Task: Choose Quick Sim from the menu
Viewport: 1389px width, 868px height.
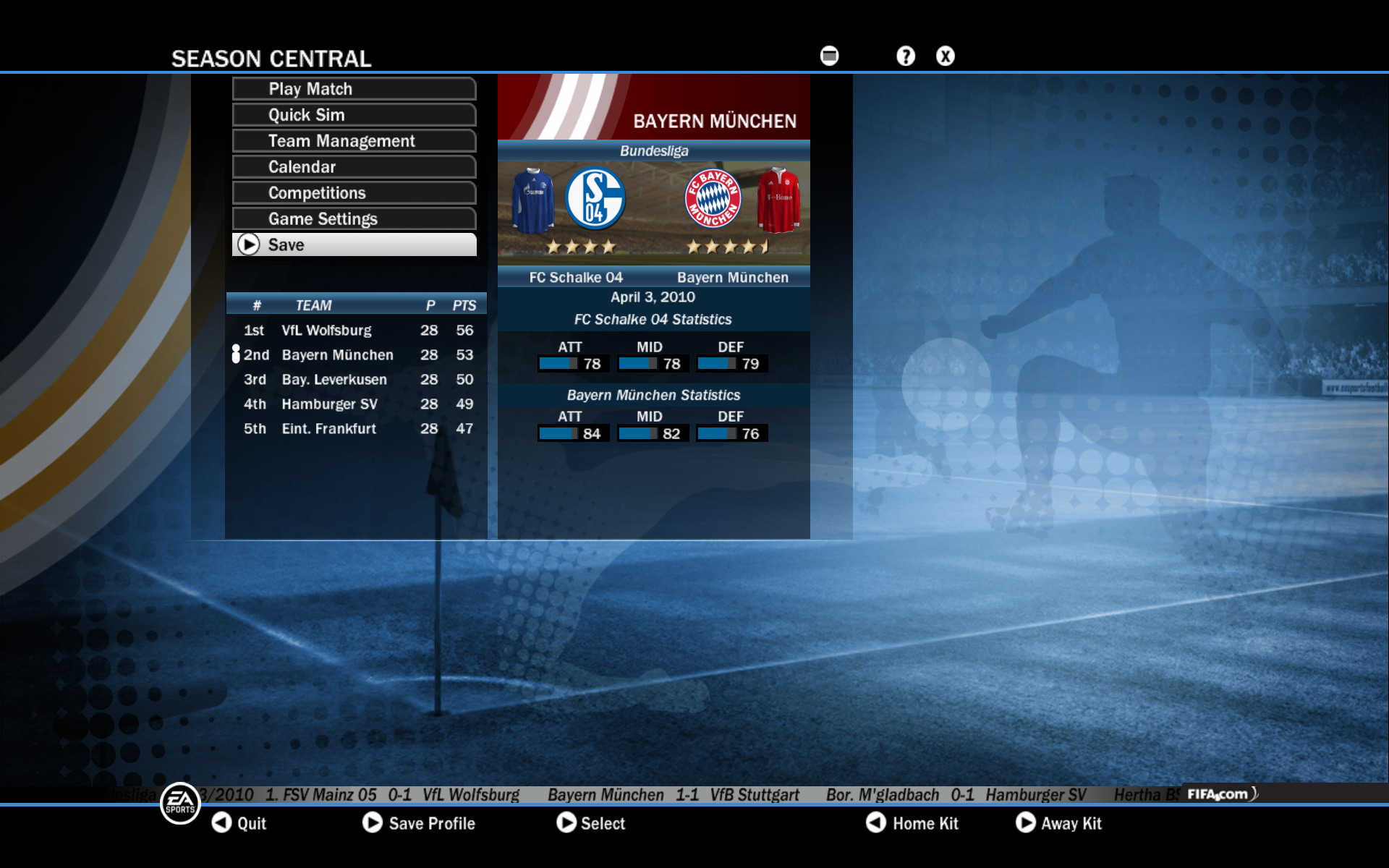Action: [x=354, y=115]
